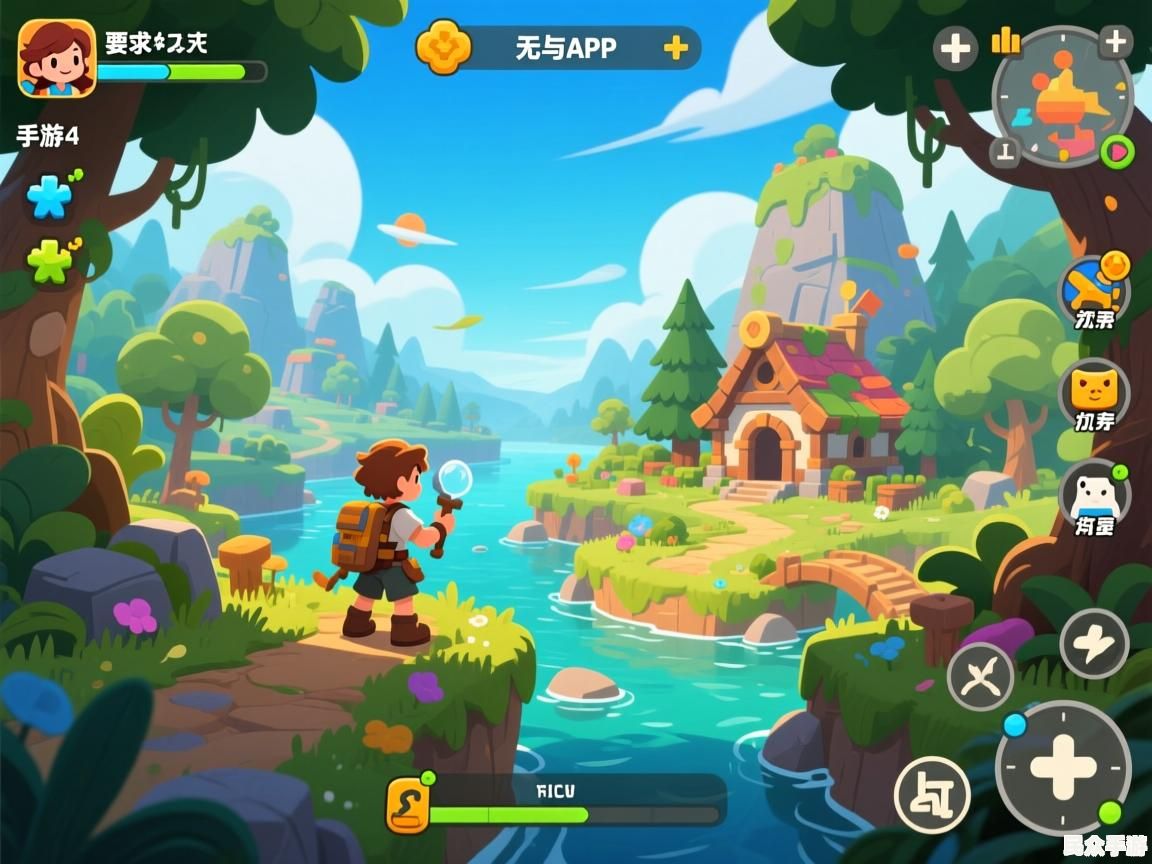Tap the large cross action button
This screenshot has height=864, width=1152.
click(x=1063, y=767)
